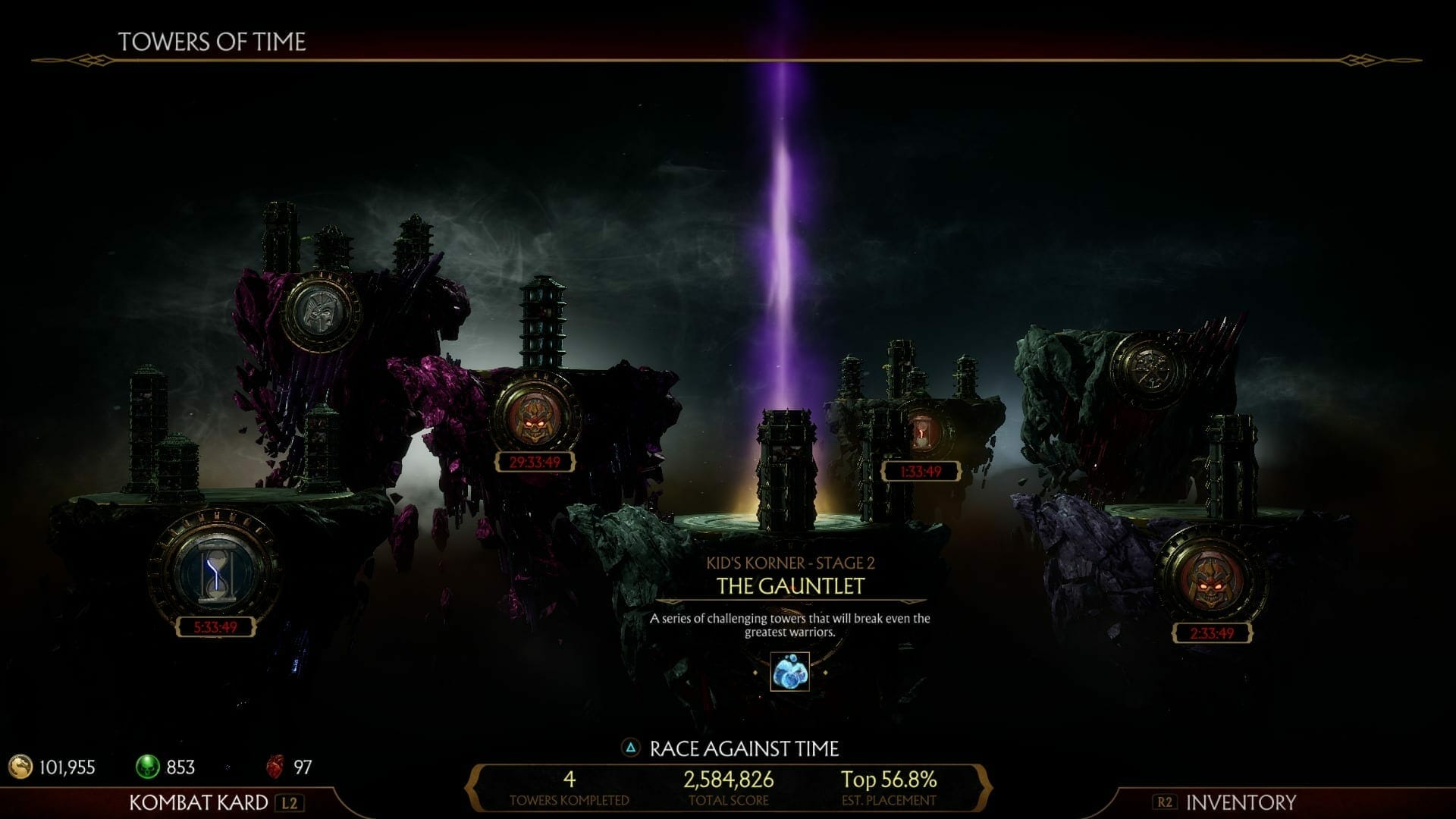Click the red hearts currency icon
1456x819 pixels.
(x=278, y=767)
